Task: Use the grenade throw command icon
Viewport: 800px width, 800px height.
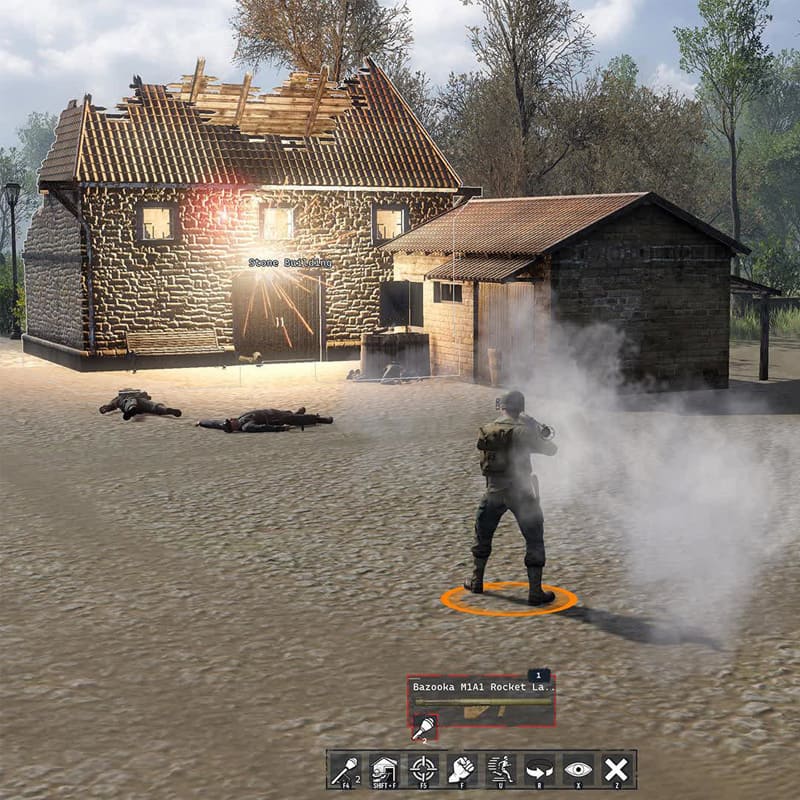Action: (x=345, y=770)
